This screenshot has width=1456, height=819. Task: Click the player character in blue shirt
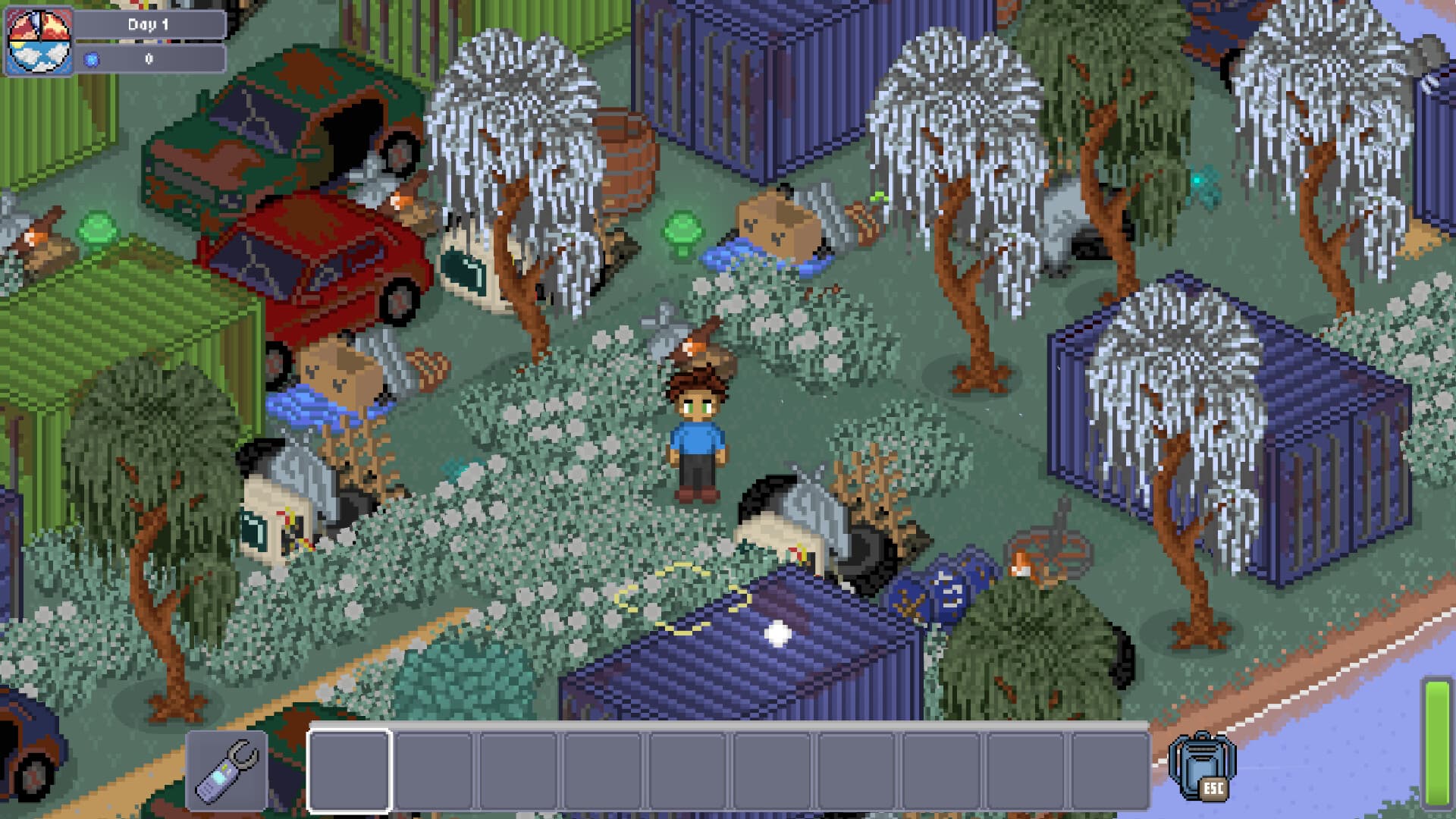click(698, 432)
